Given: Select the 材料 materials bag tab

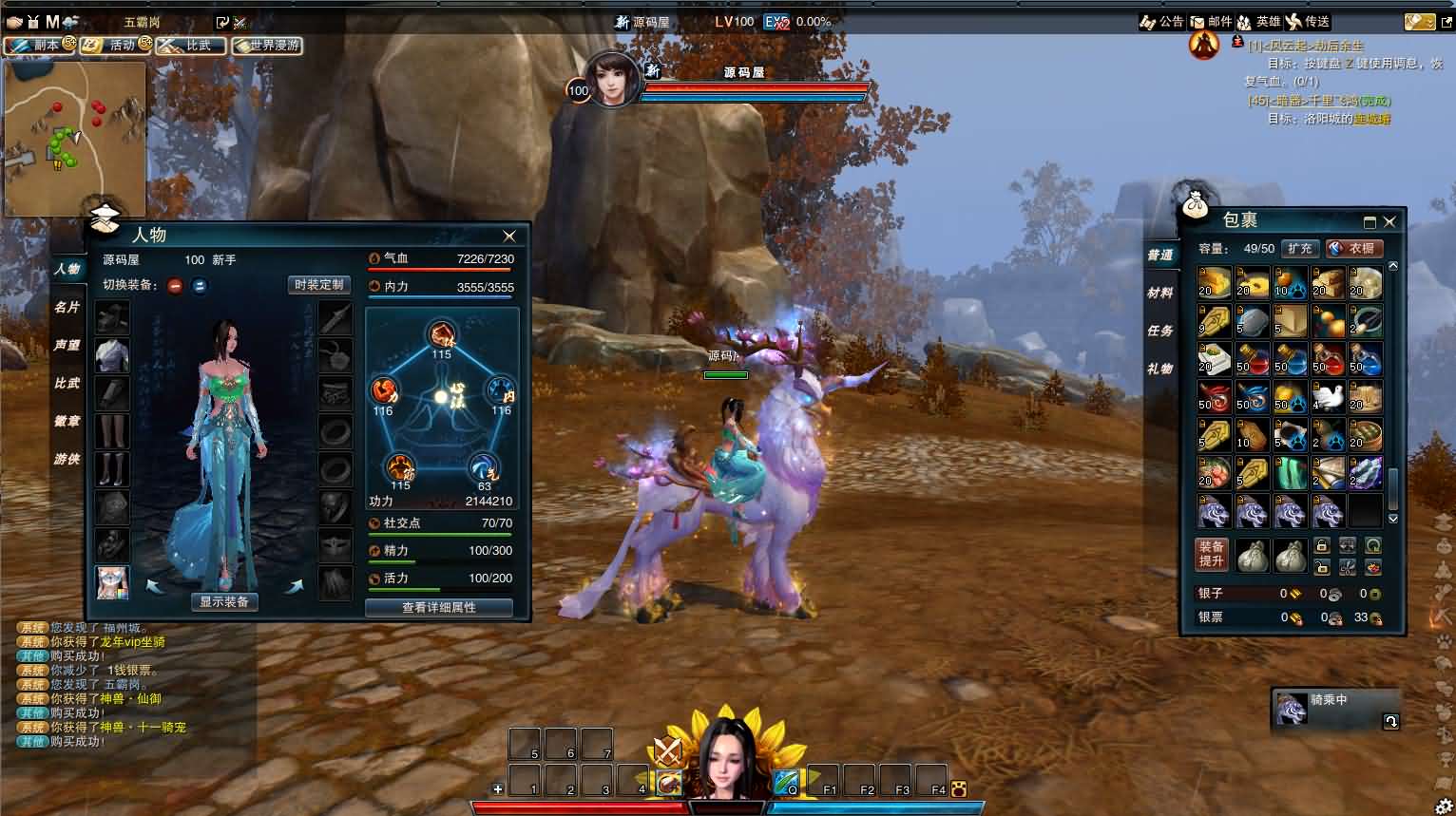Looking at the screenshot, I should (x=1159, y=293).
